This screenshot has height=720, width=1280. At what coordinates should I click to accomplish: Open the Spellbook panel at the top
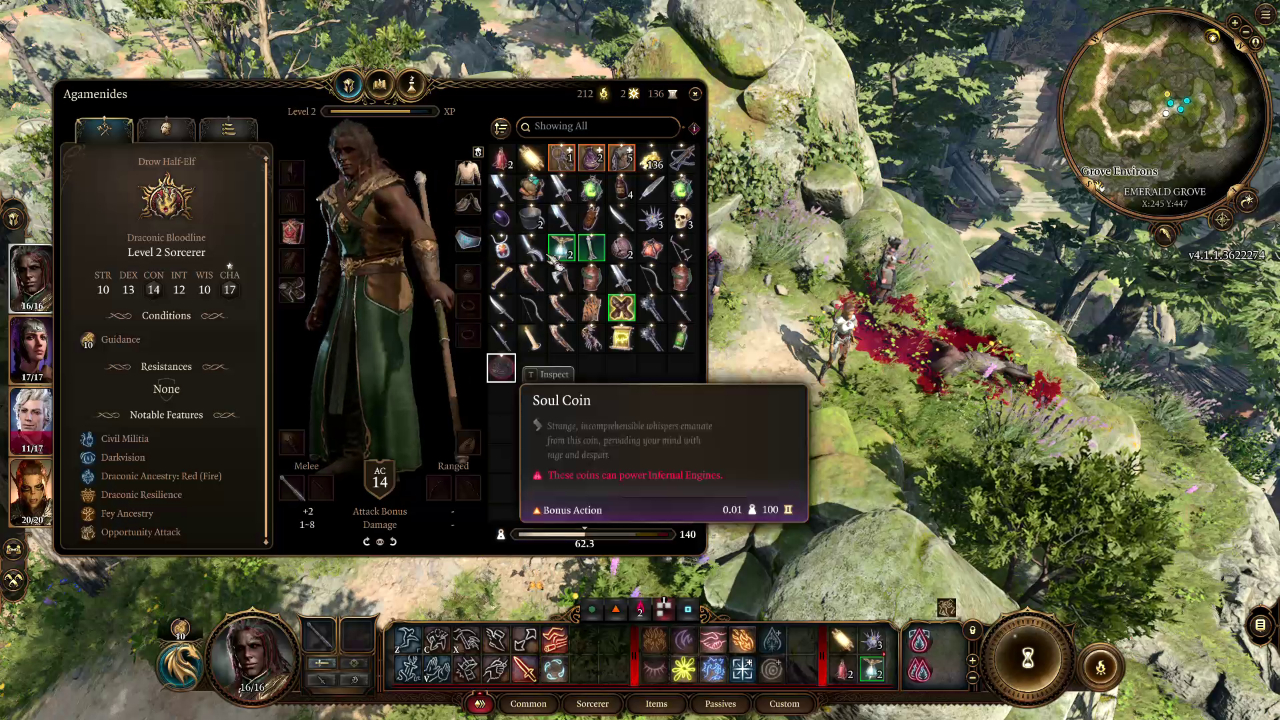(380, 84)
